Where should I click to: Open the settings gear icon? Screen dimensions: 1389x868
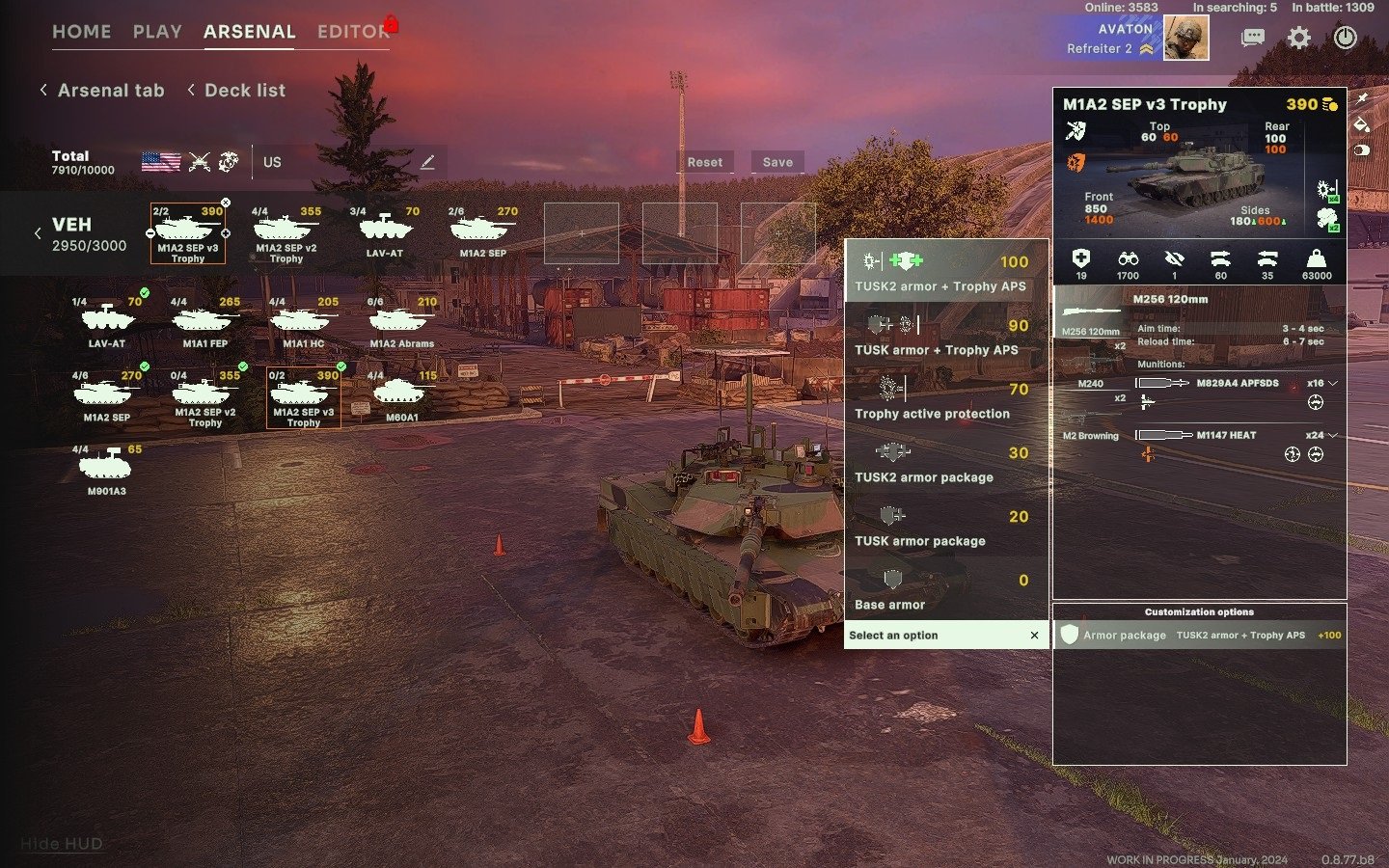pyautogui.click(x=1299, y=38)
